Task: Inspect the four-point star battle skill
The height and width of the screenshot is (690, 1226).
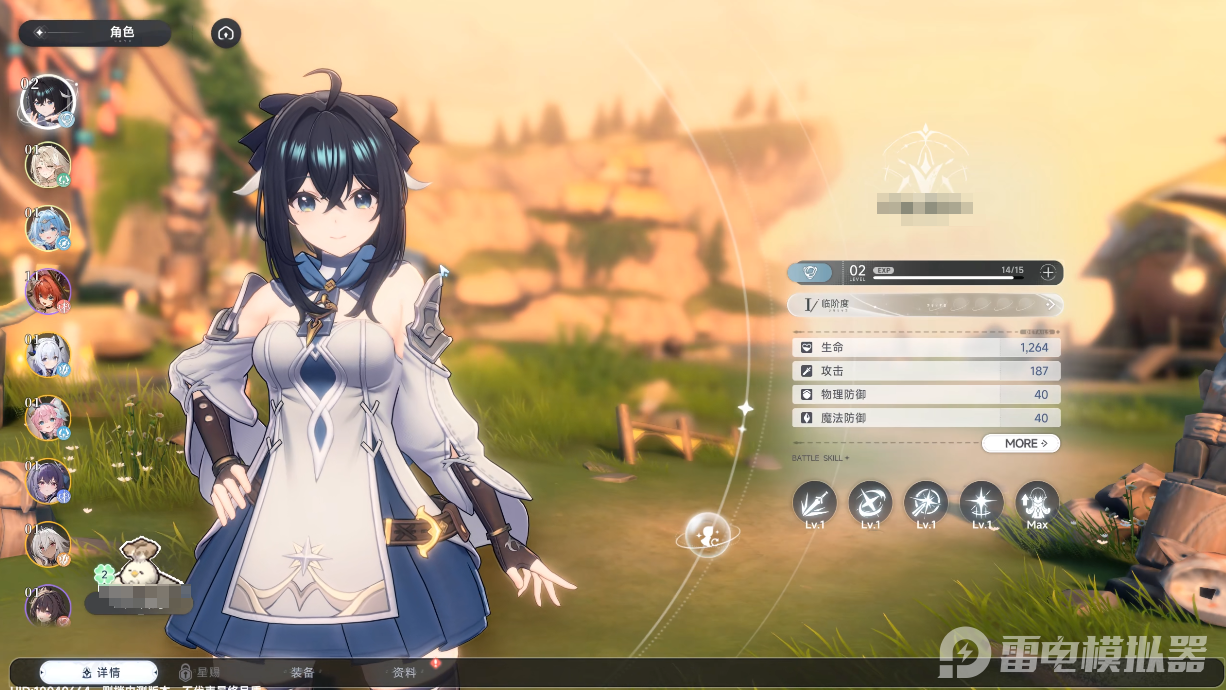Action: [x=981, y=502]
